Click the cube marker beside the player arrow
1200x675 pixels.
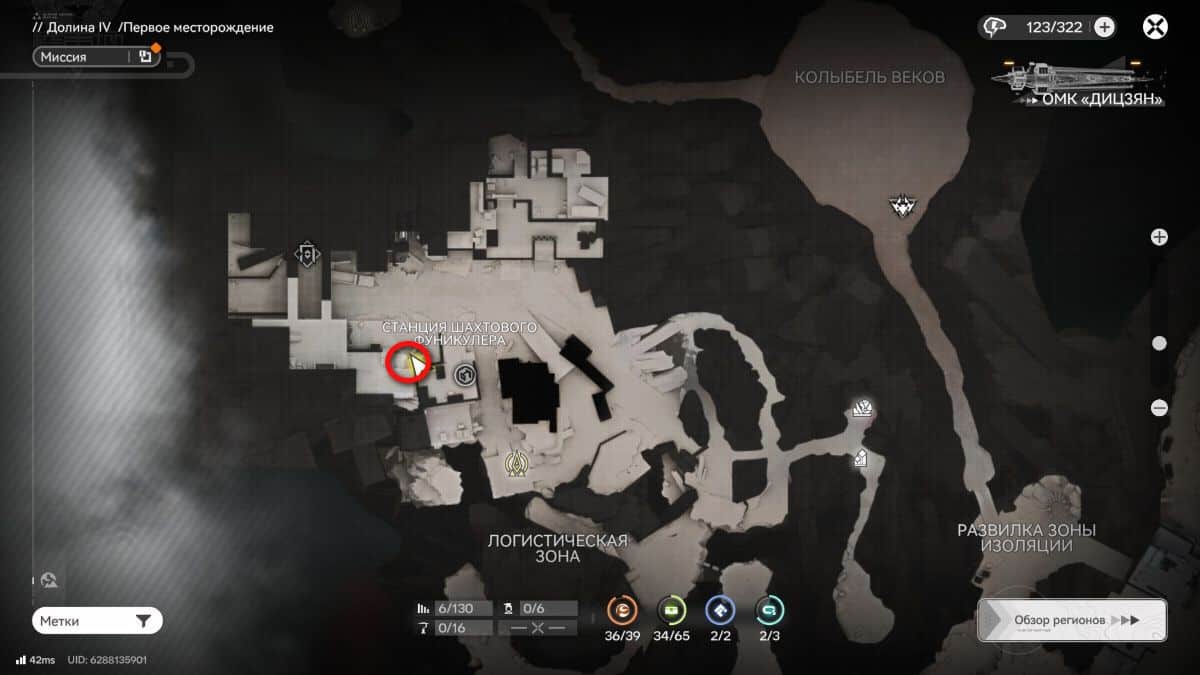click(x=464, y=375)
